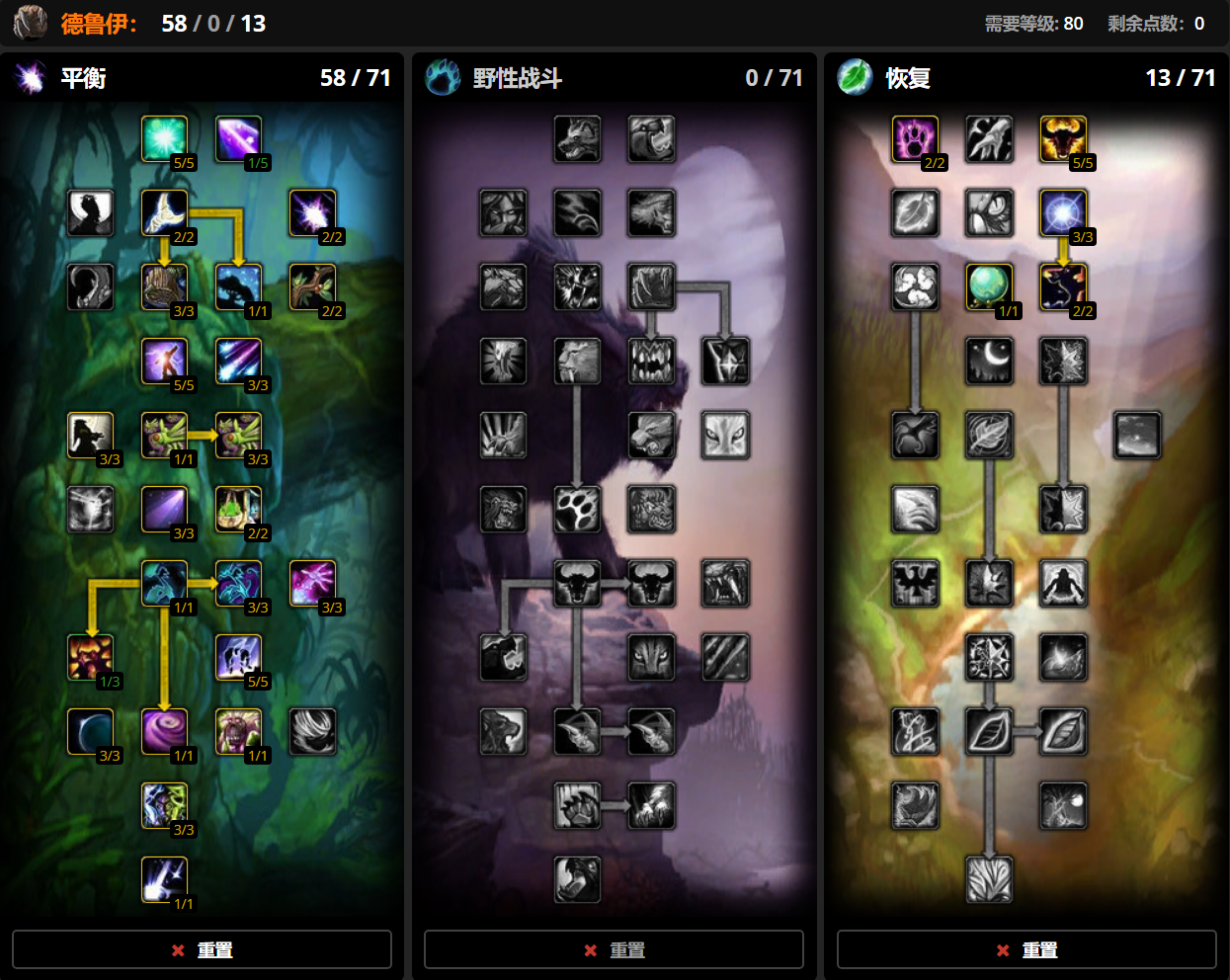Click the crescent moon Eclipse talent

click(x=90, y=732)
